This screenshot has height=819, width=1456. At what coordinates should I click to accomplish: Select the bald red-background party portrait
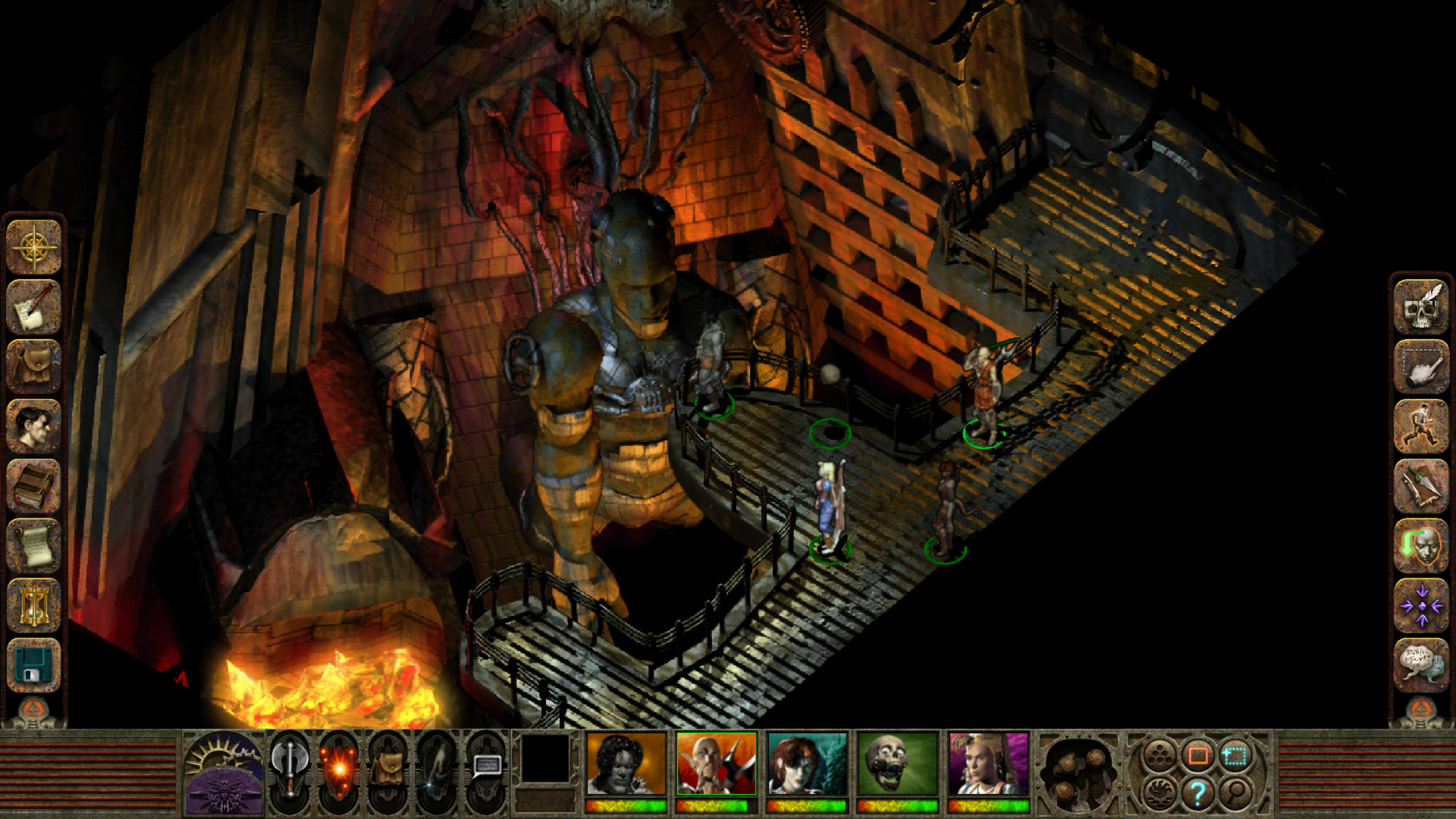coord(716,764)
